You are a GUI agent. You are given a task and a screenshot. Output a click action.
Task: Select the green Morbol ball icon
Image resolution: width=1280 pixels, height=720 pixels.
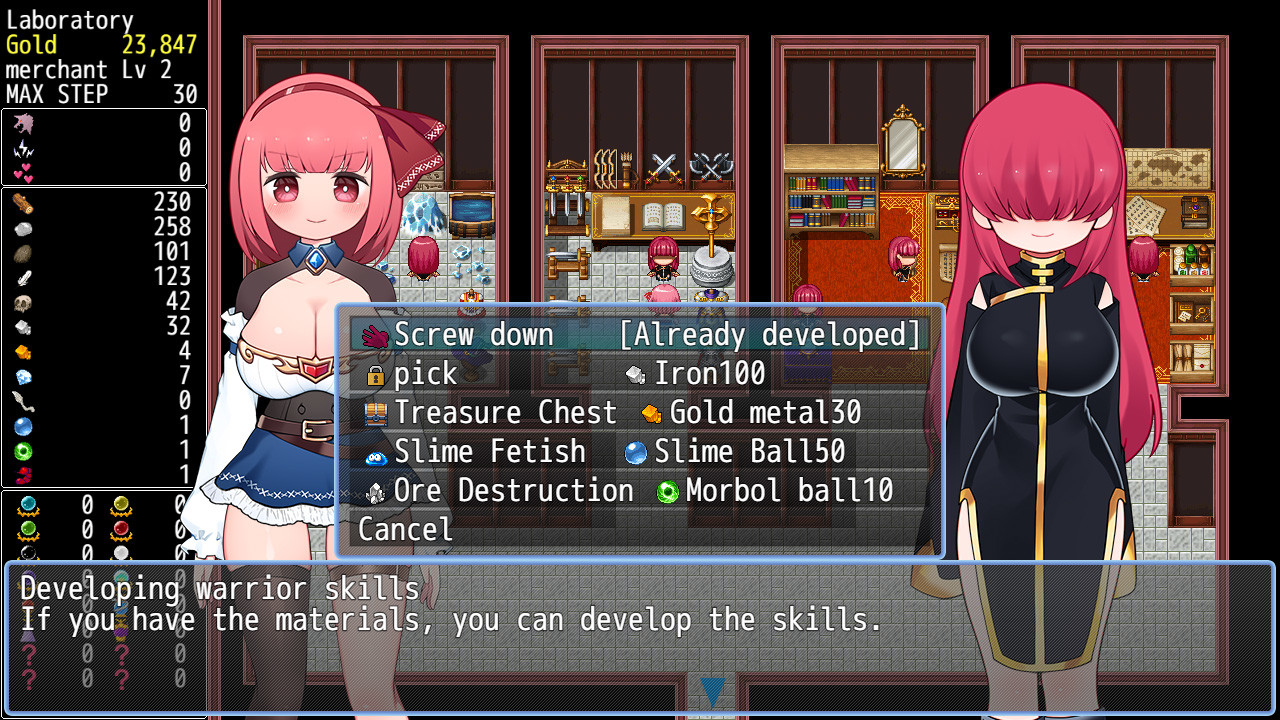tap(666, 491)
